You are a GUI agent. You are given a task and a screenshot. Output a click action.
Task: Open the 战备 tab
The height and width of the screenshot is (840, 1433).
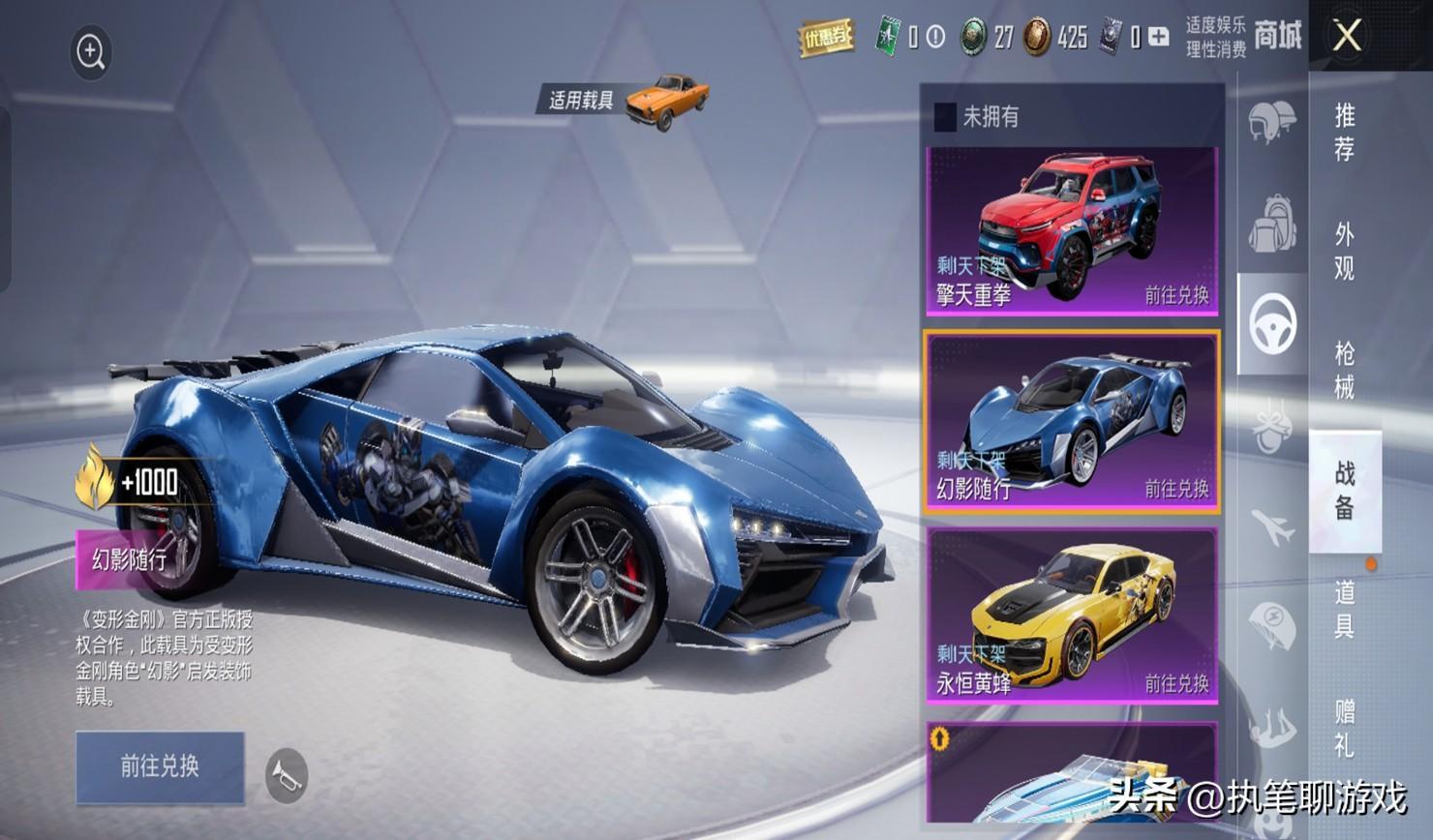1344,490
